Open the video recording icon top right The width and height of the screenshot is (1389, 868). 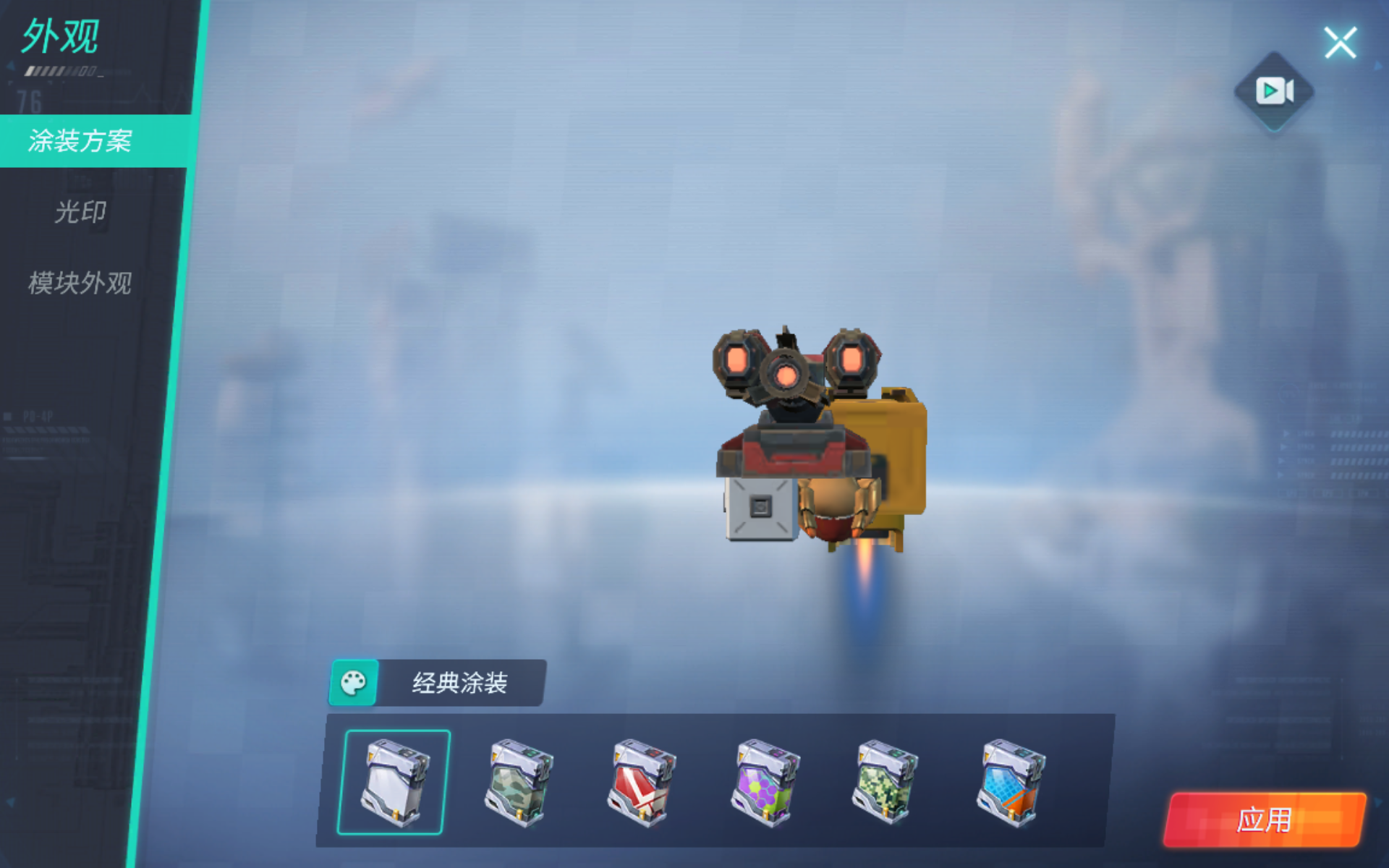click(x=1275, y=90)
